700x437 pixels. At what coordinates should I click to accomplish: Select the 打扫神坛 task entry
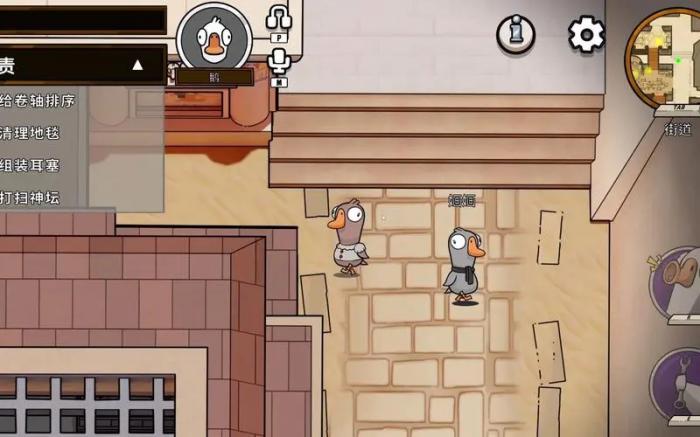pyautogui.click(x=30, y=197)
